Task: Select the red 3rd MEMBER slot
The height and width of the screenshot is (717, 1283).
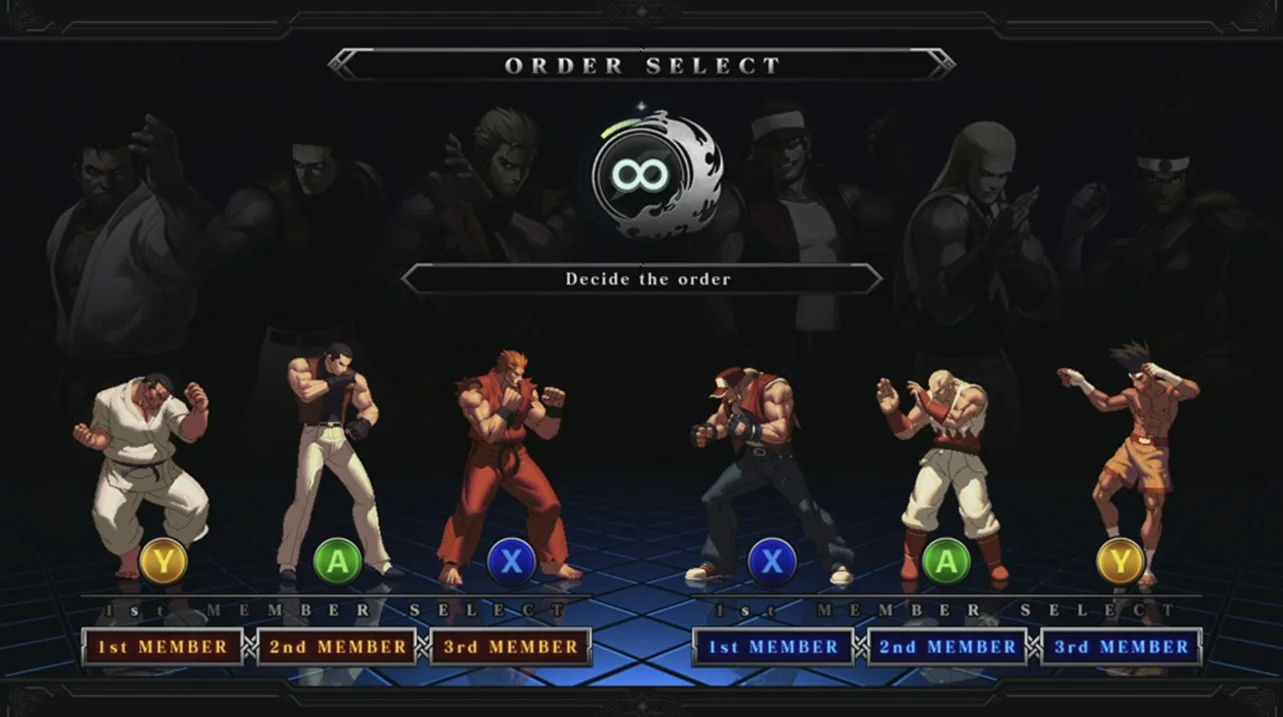Action: click(x=511, y=647)
